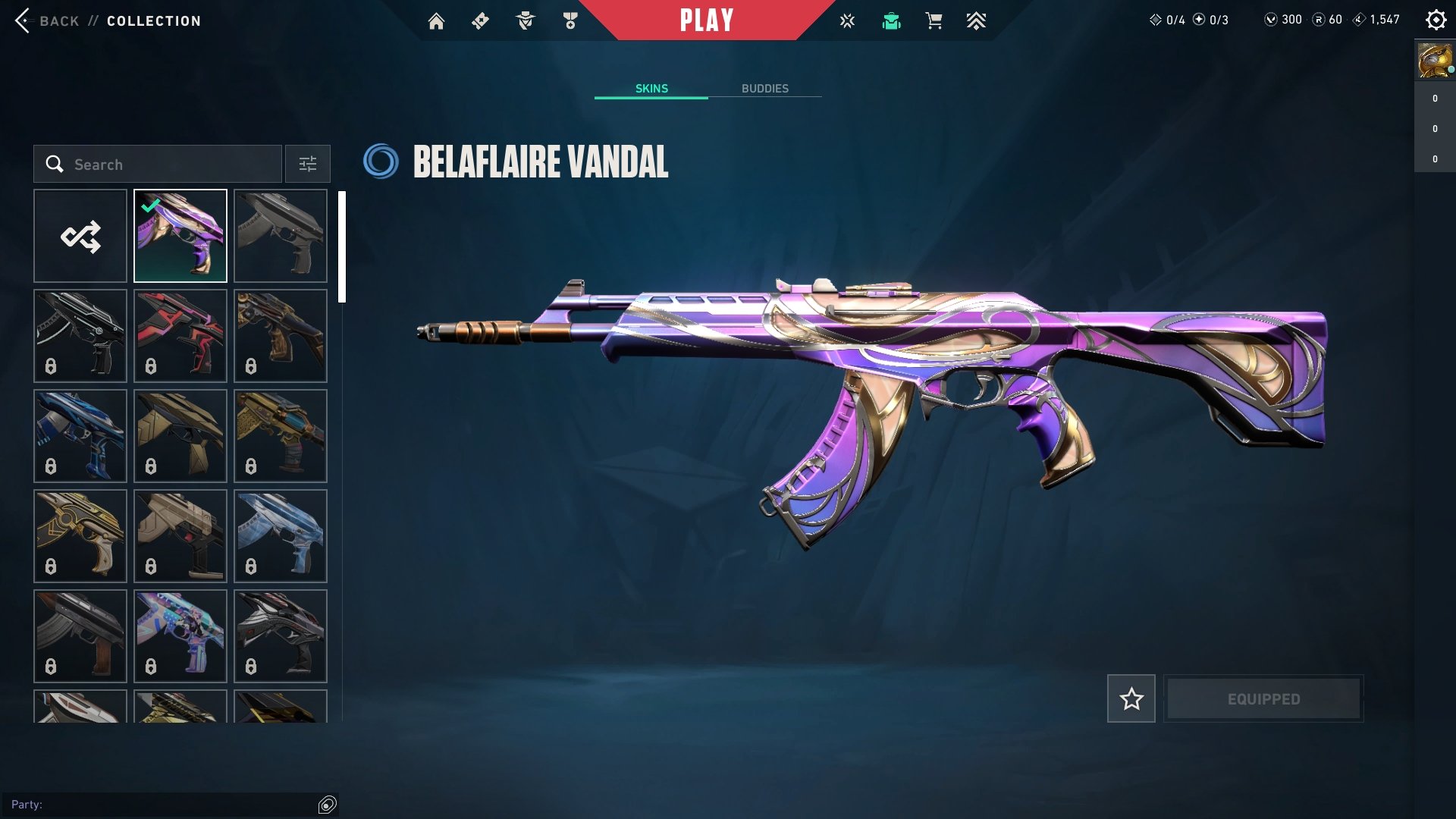Click the Equipped button
1456x819 pixels.
[x=1263, y=698]
